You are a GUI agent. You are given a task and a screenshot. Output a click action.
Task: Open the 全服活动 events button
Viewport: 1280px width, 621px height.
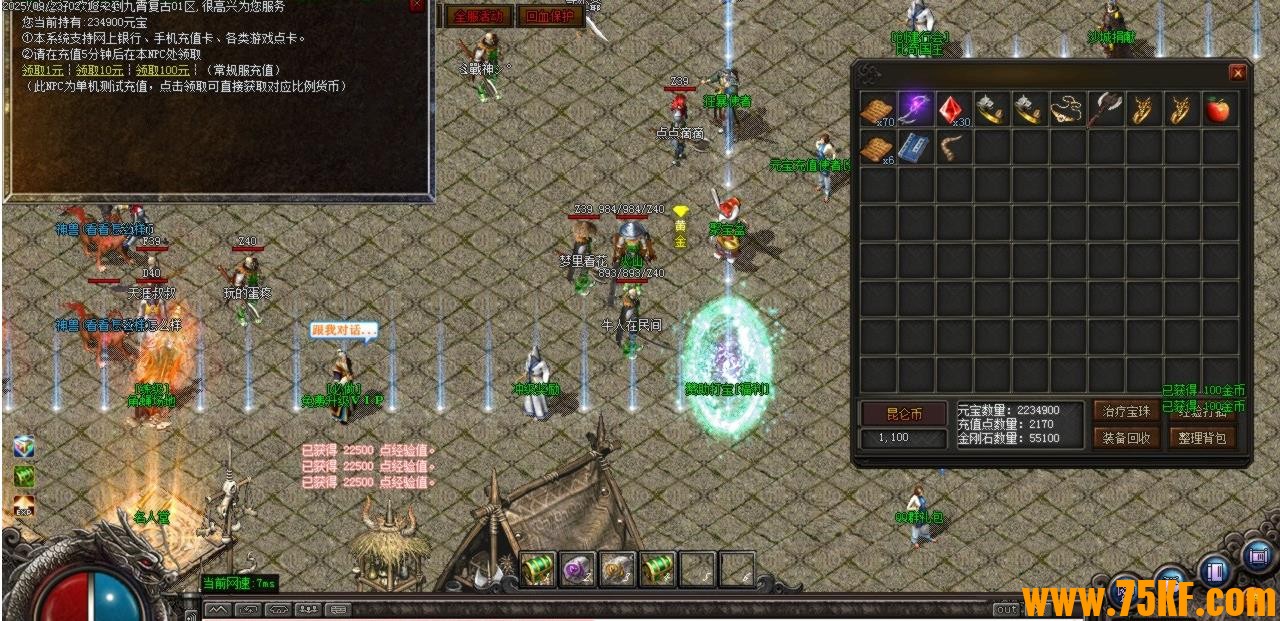pyautogui.click(x=479, y=16)
